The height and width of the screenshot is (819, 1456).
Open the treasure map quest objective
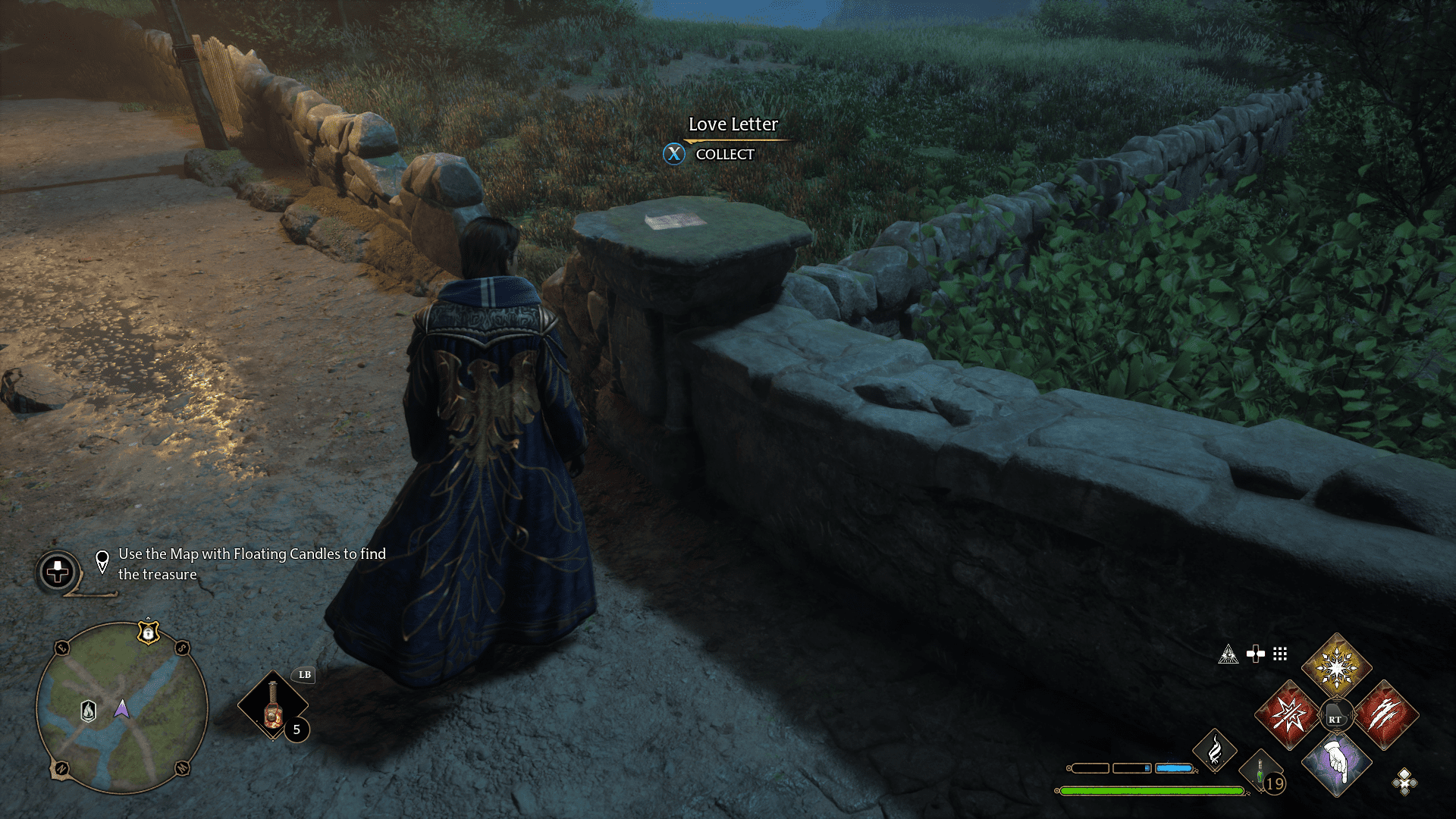(x=251, y=564)
